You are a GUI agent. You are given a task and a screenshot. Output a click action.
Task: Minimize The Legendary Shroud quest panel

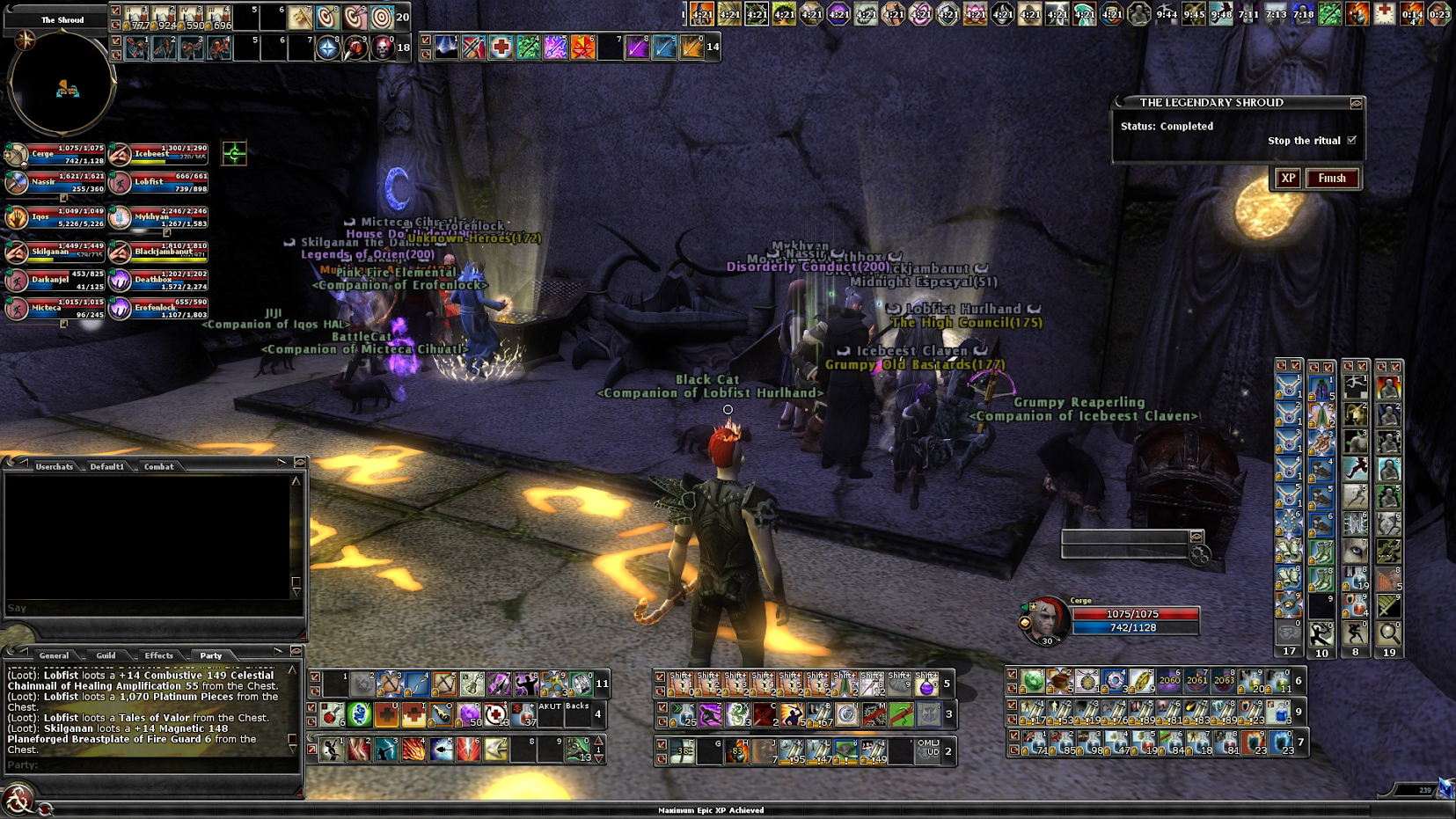click(1356, 103)
